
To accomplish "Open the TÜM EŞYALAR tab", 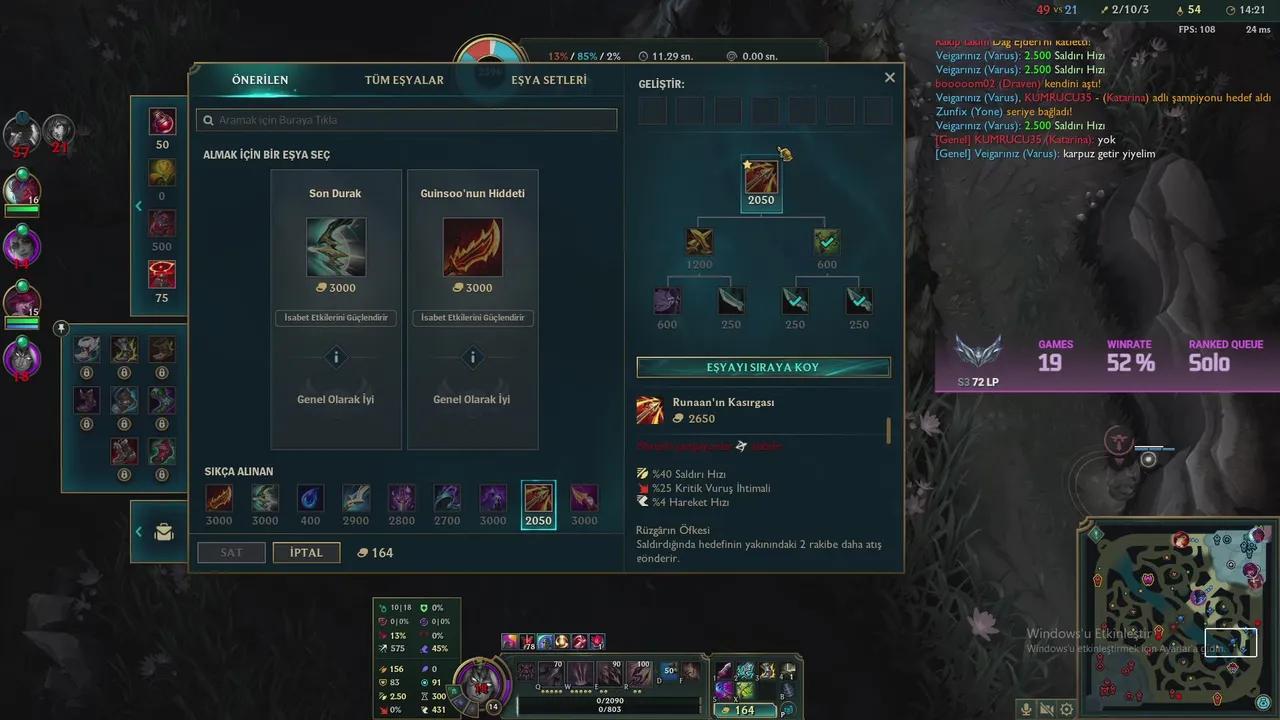I will [x=404, y=80].
